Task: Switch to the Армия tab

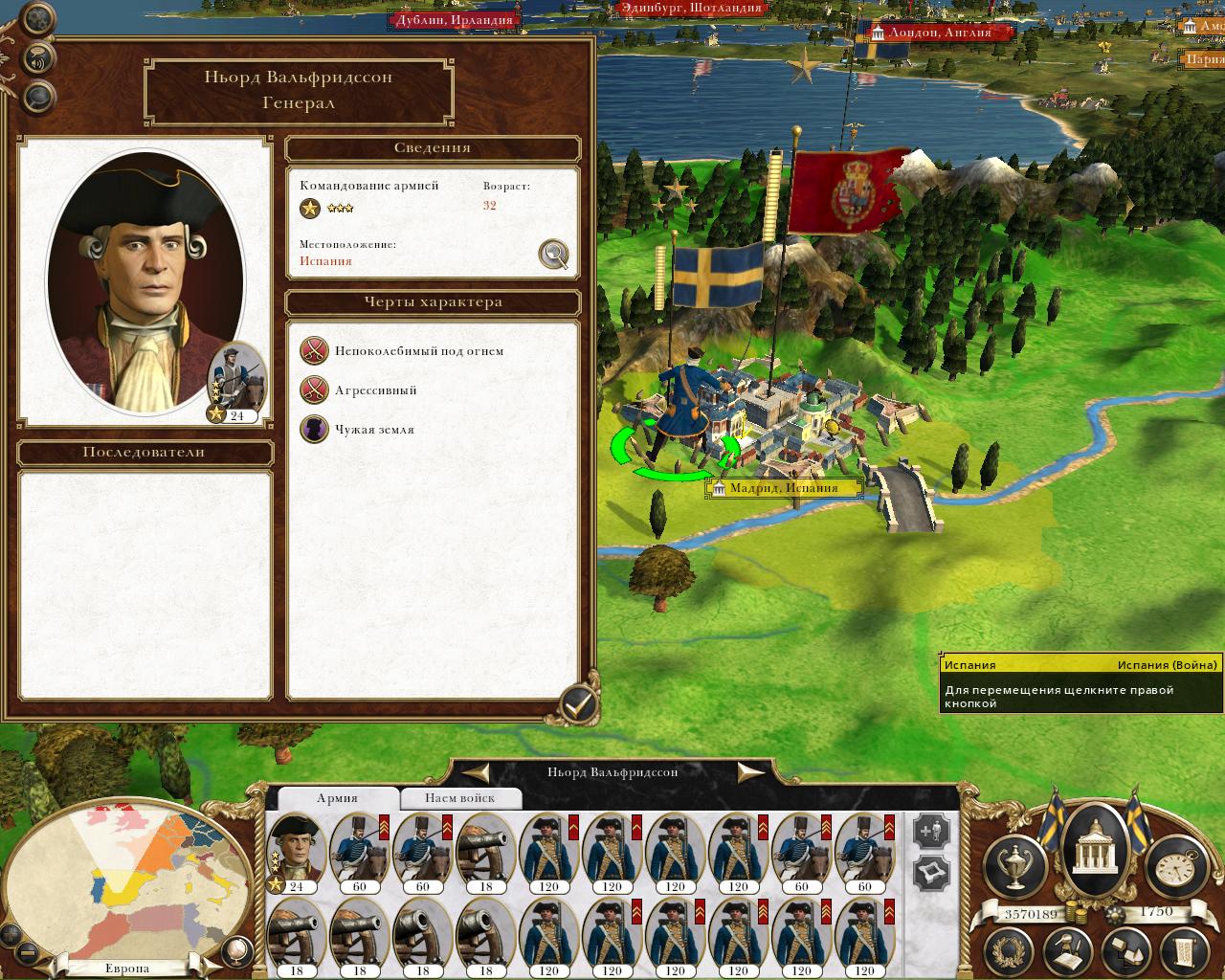Action: tap(337, 798)
